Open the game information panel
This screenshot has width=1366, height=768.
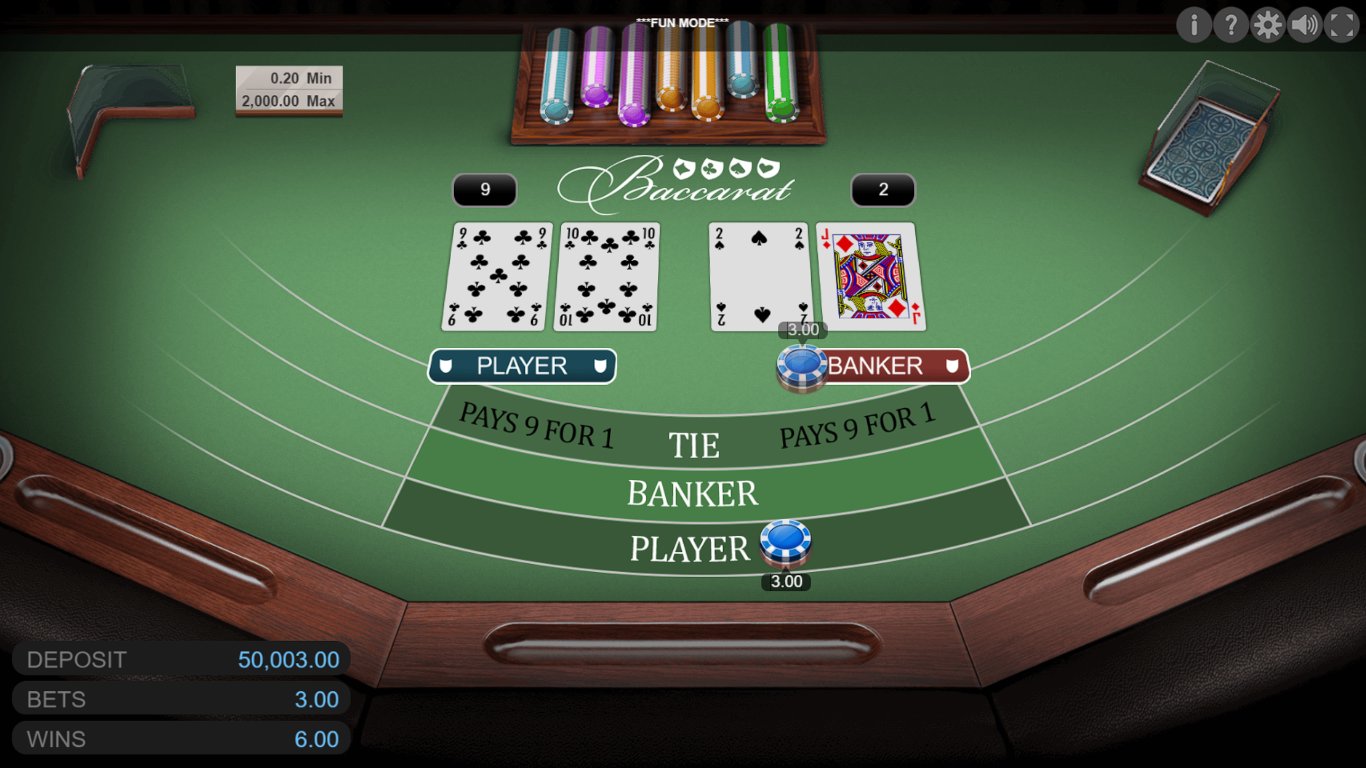pos(1194,25)
